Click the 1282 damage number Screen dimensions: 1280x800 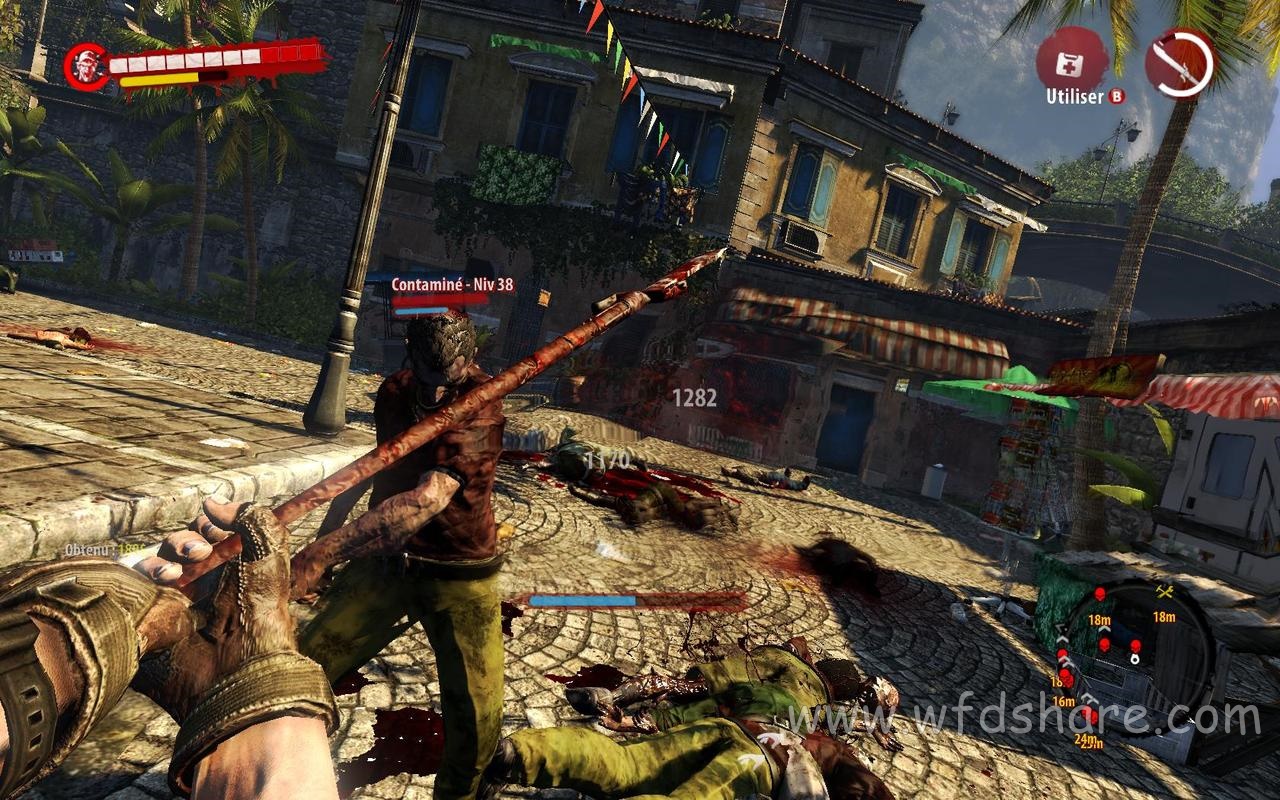(x=694, y=398)
